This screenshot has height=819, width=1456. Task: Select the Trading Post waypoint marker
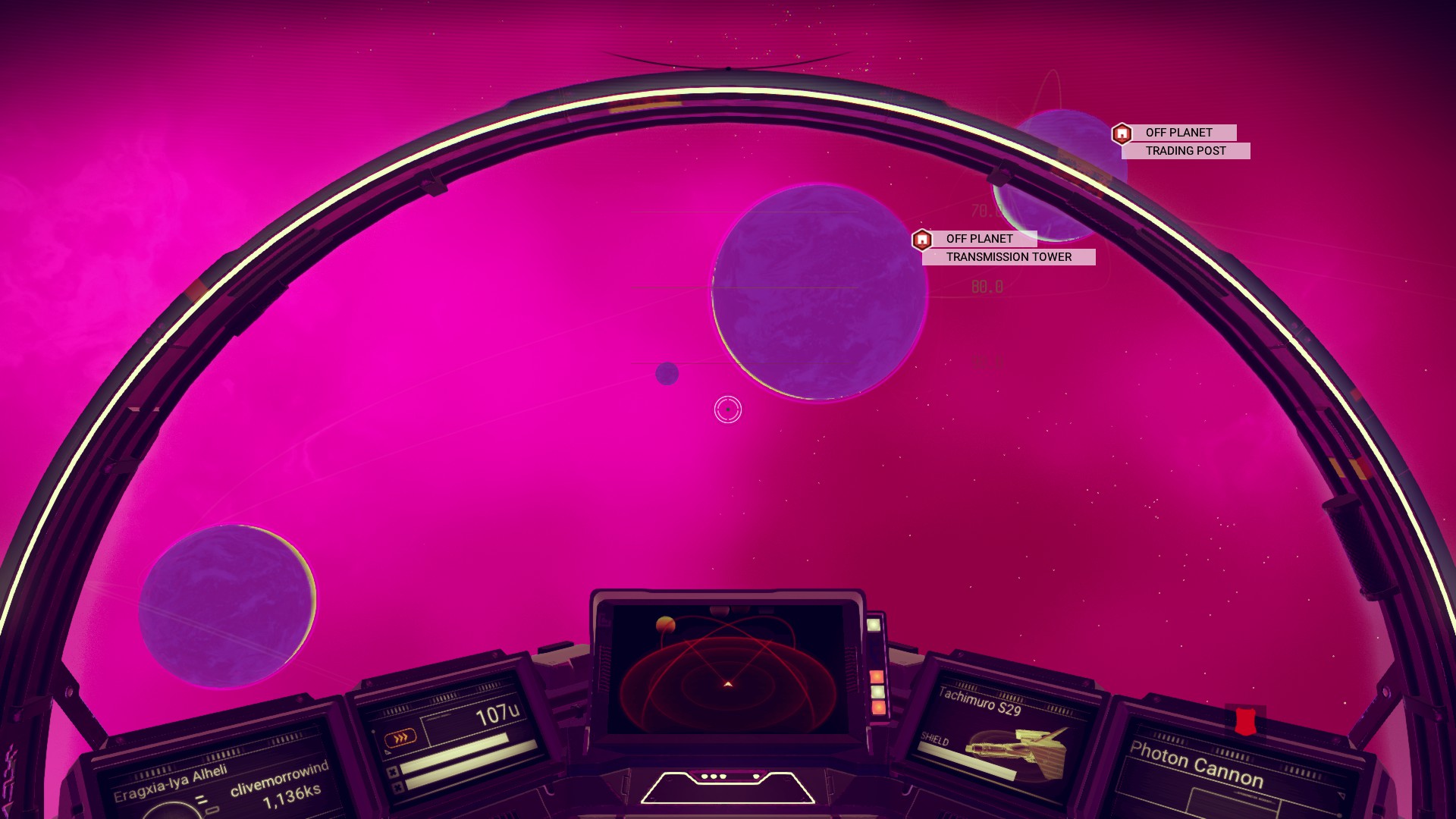[x=1122, y=134]
